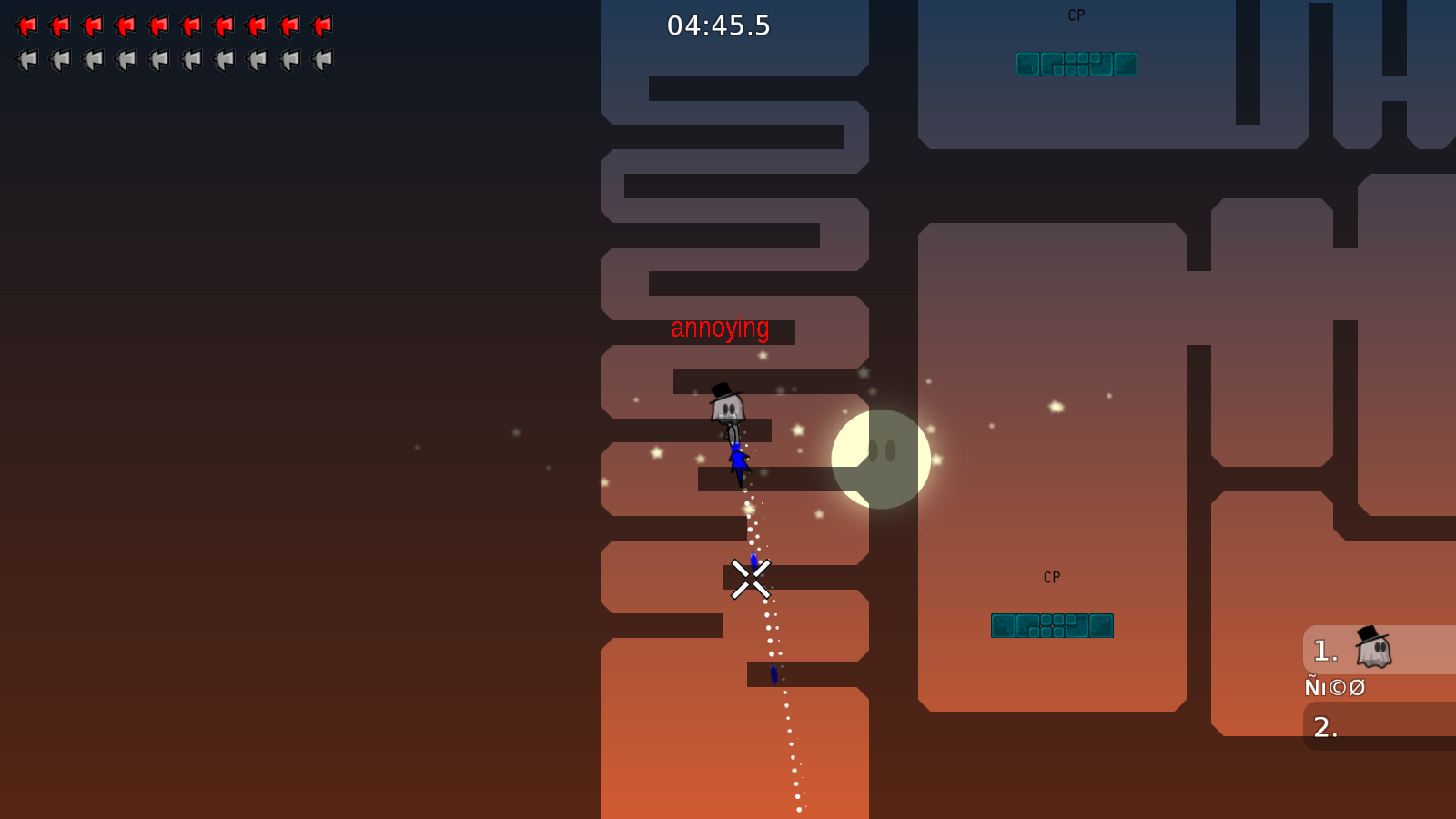Expand the leaderboard entry labeled 2.
This screenshot has width=1456, height=819.
[1327, 728]
